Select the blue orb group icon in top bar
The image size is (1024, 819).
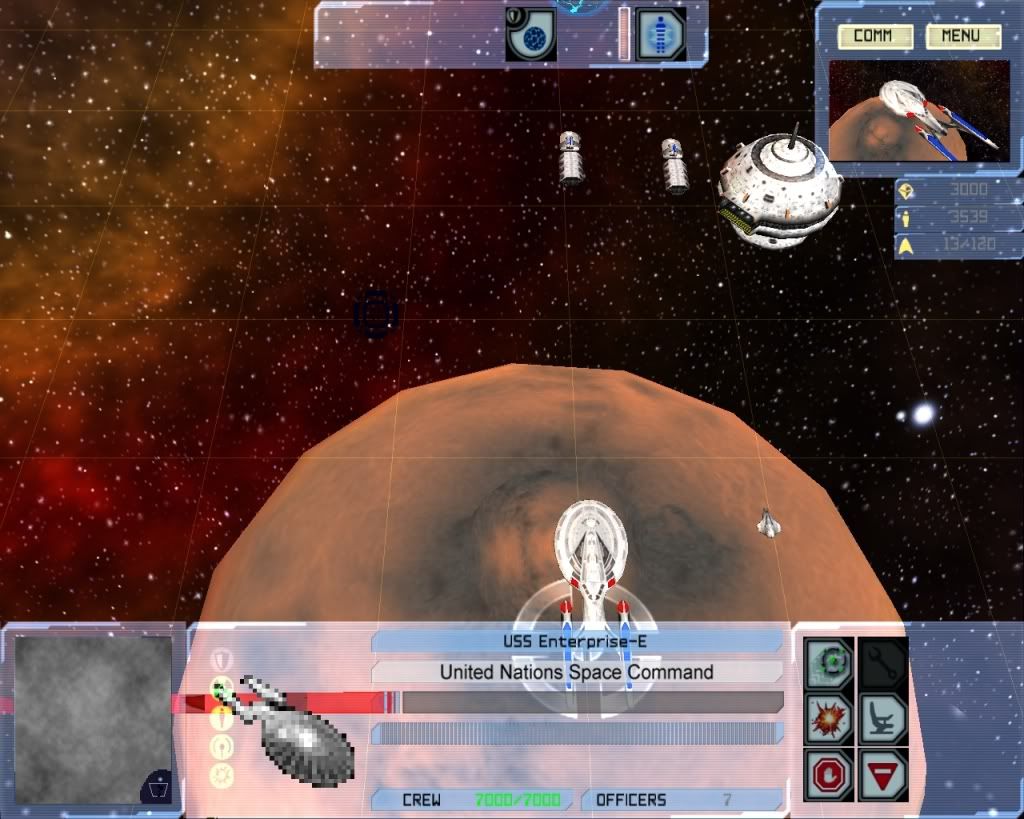click(x=531, y=35)
